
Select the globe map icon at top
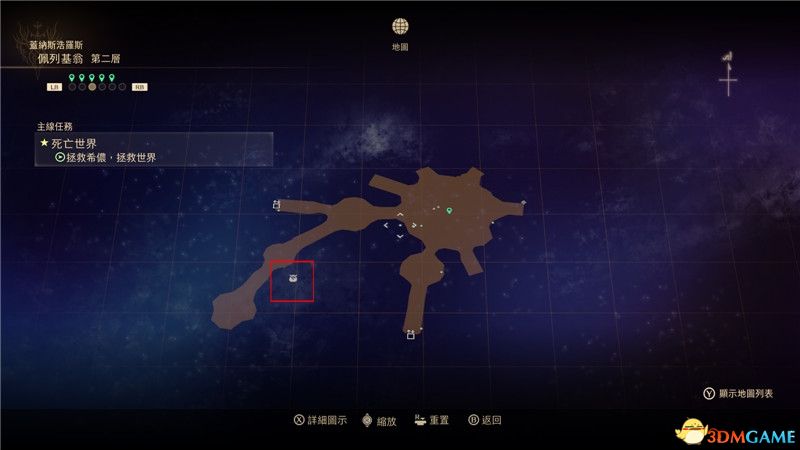(400, 26)
